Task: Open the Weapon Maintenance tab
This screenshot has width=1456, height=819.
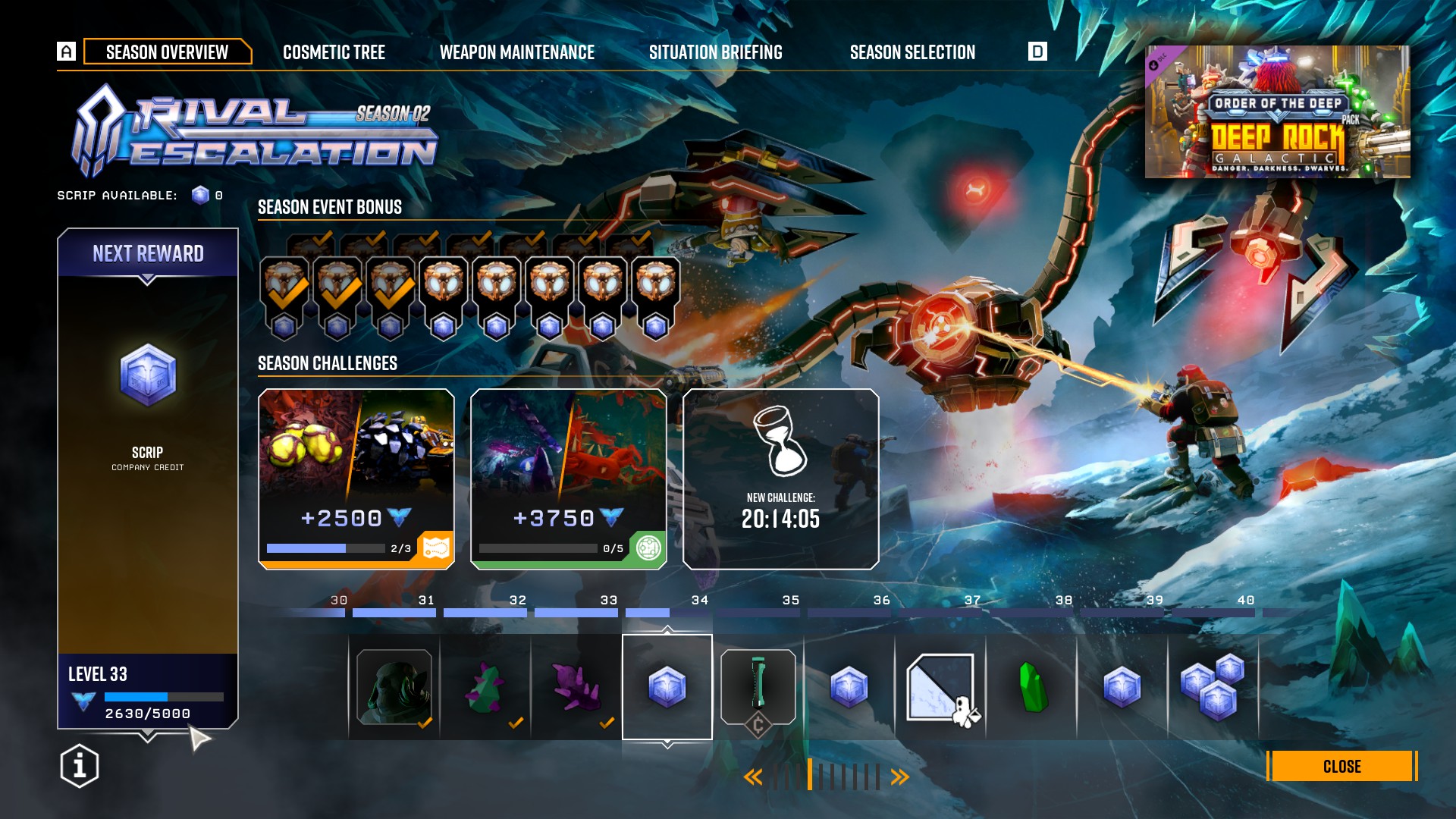Action: click(517, 52)
